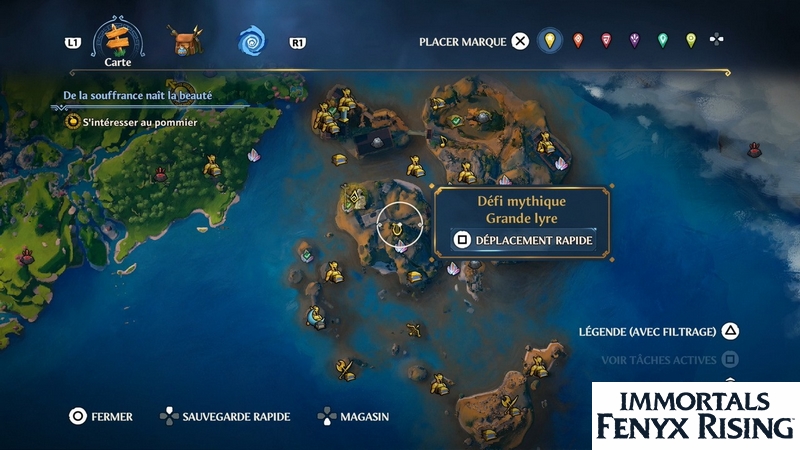Fast travel with Déplacement Rapide
Viewport: 800px width, 450px height.
[524, 240]
